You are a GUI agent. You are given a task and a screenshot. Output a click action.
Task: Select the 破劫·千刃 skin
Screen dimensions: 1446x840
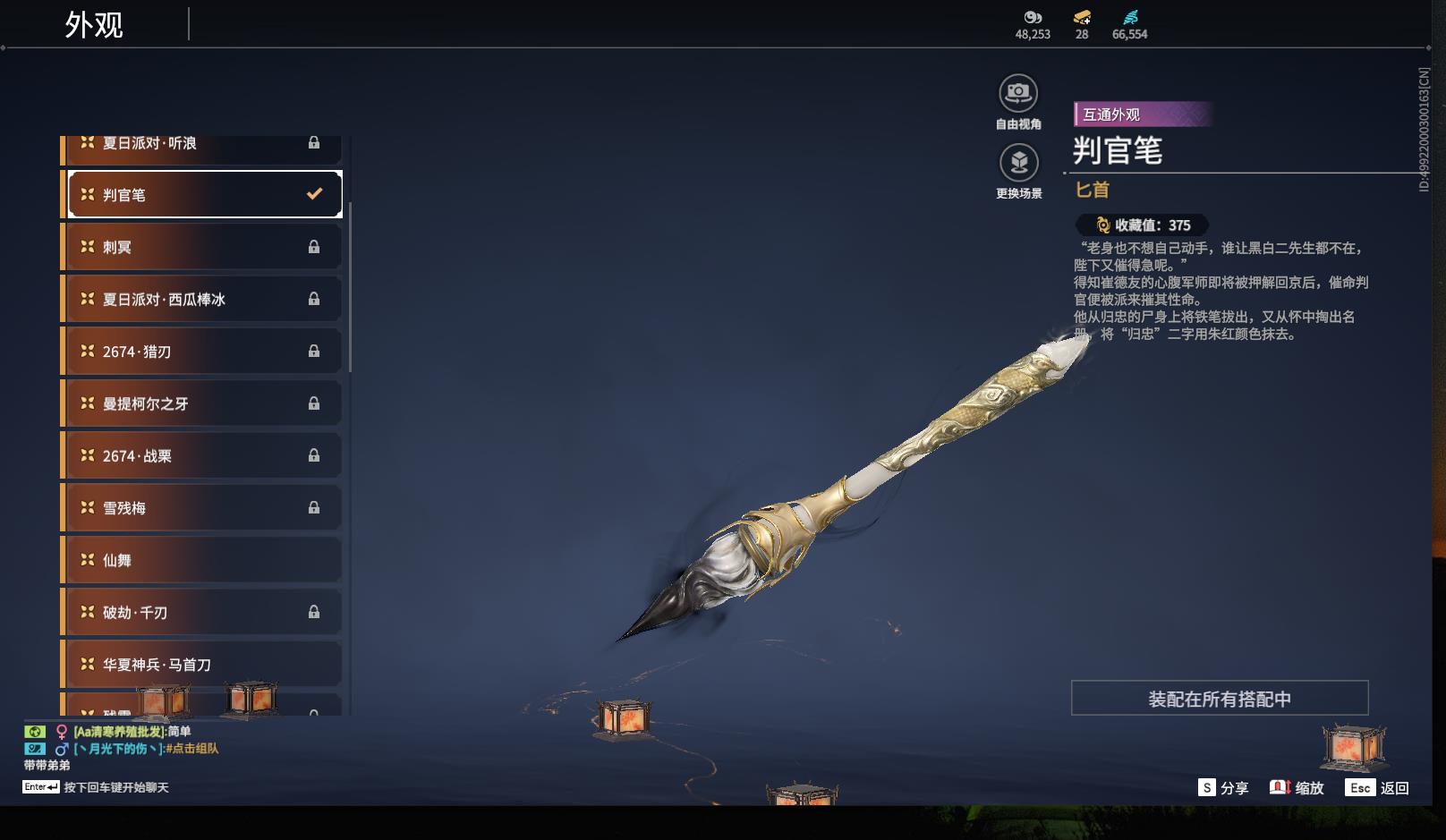click(204, 612)
